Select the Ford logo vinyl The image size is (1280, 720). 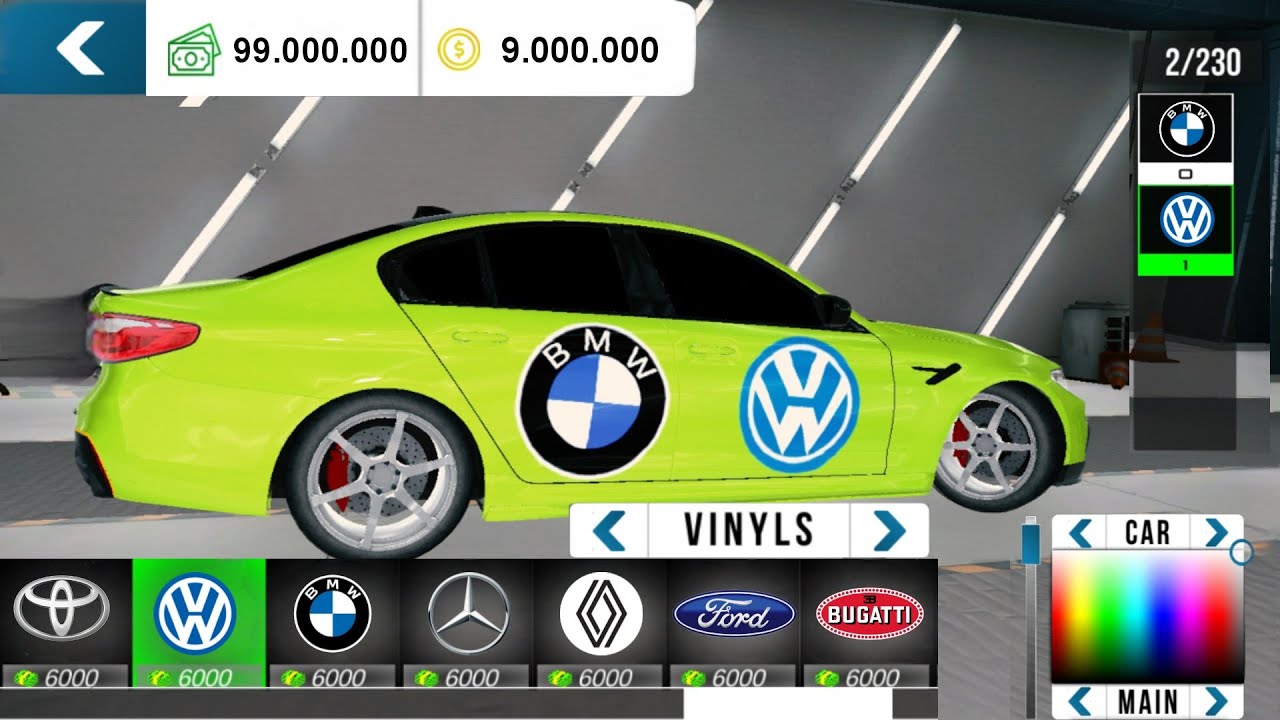(734, 614)
